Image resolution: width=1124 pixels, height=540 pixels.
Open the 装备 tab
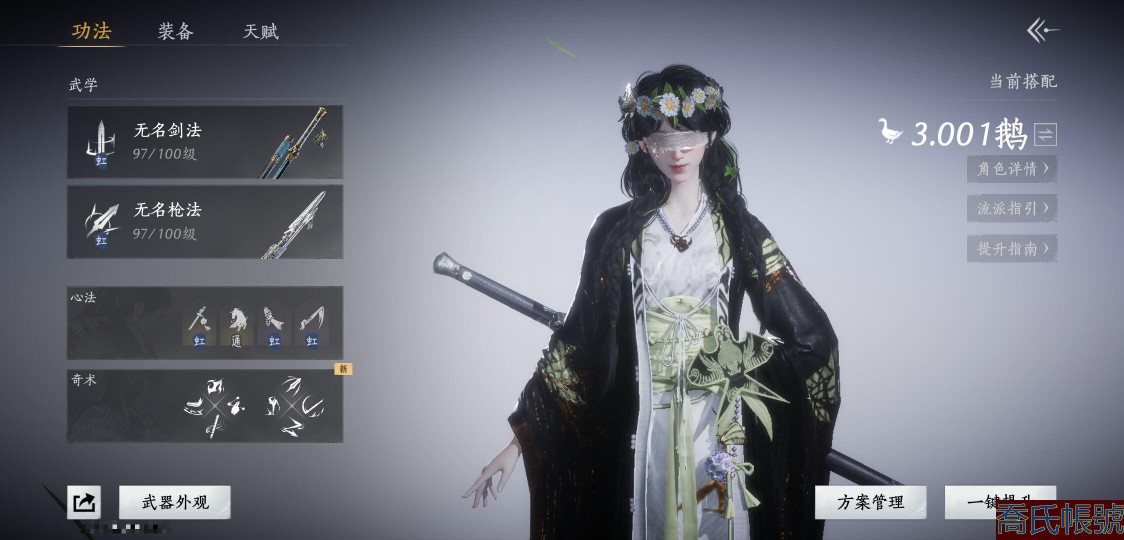point(175,31)
